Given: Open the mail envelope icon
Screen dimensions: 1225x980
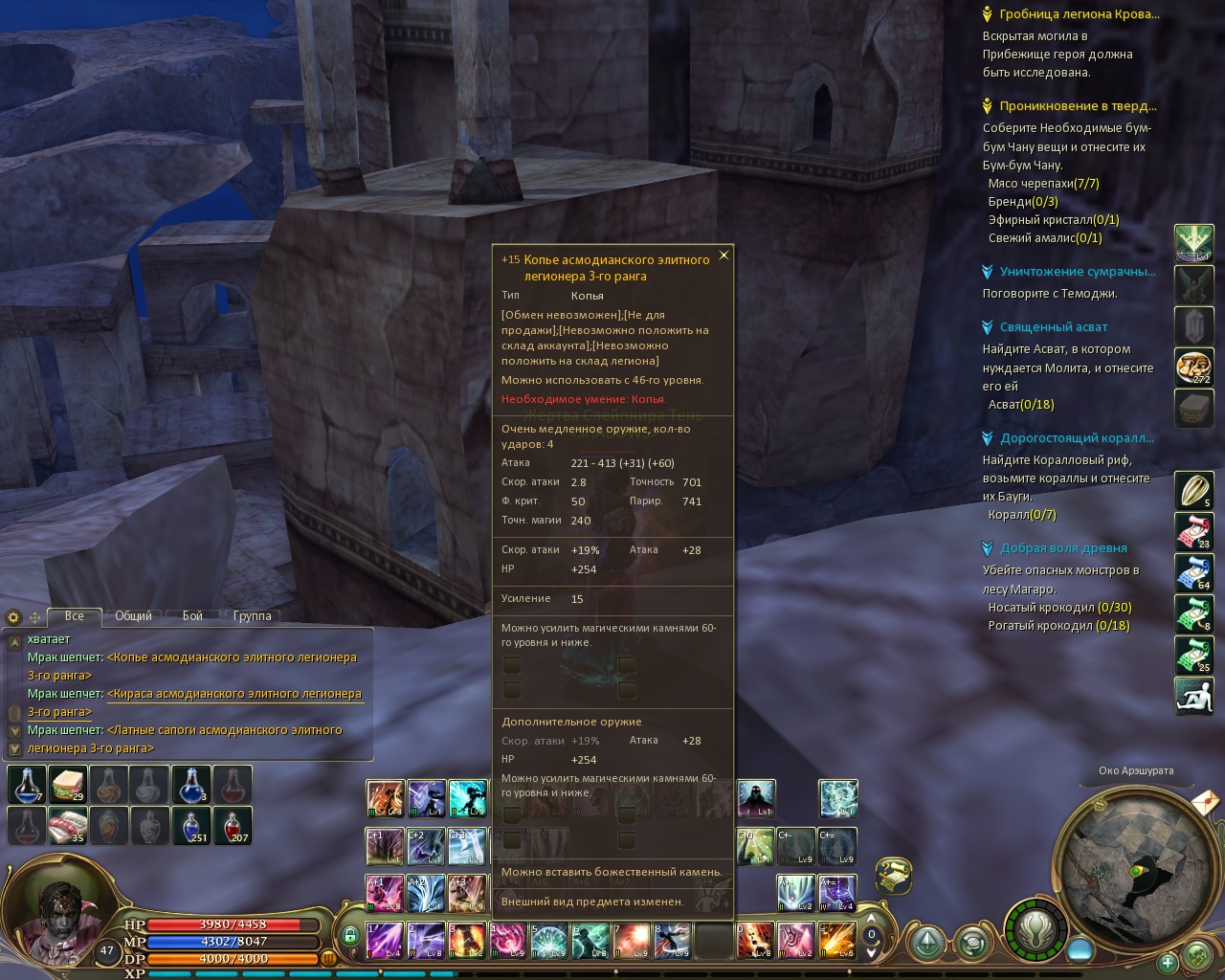Looking at the screenshot, I should (1205, 800).
